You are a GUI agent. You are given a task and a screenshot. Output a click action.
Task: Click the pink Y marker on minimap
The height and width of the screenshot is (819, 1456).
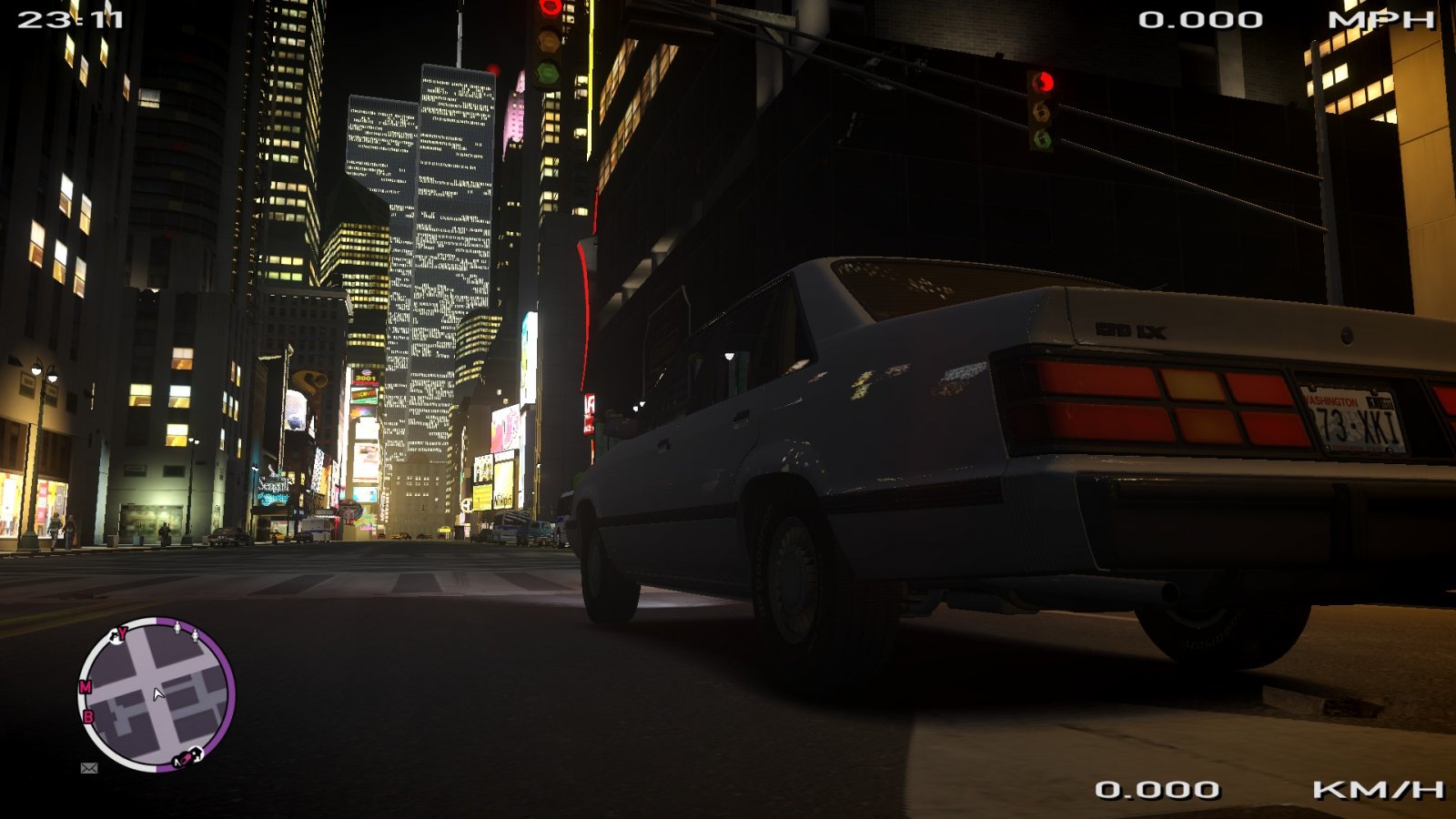[x=123, y=632]
